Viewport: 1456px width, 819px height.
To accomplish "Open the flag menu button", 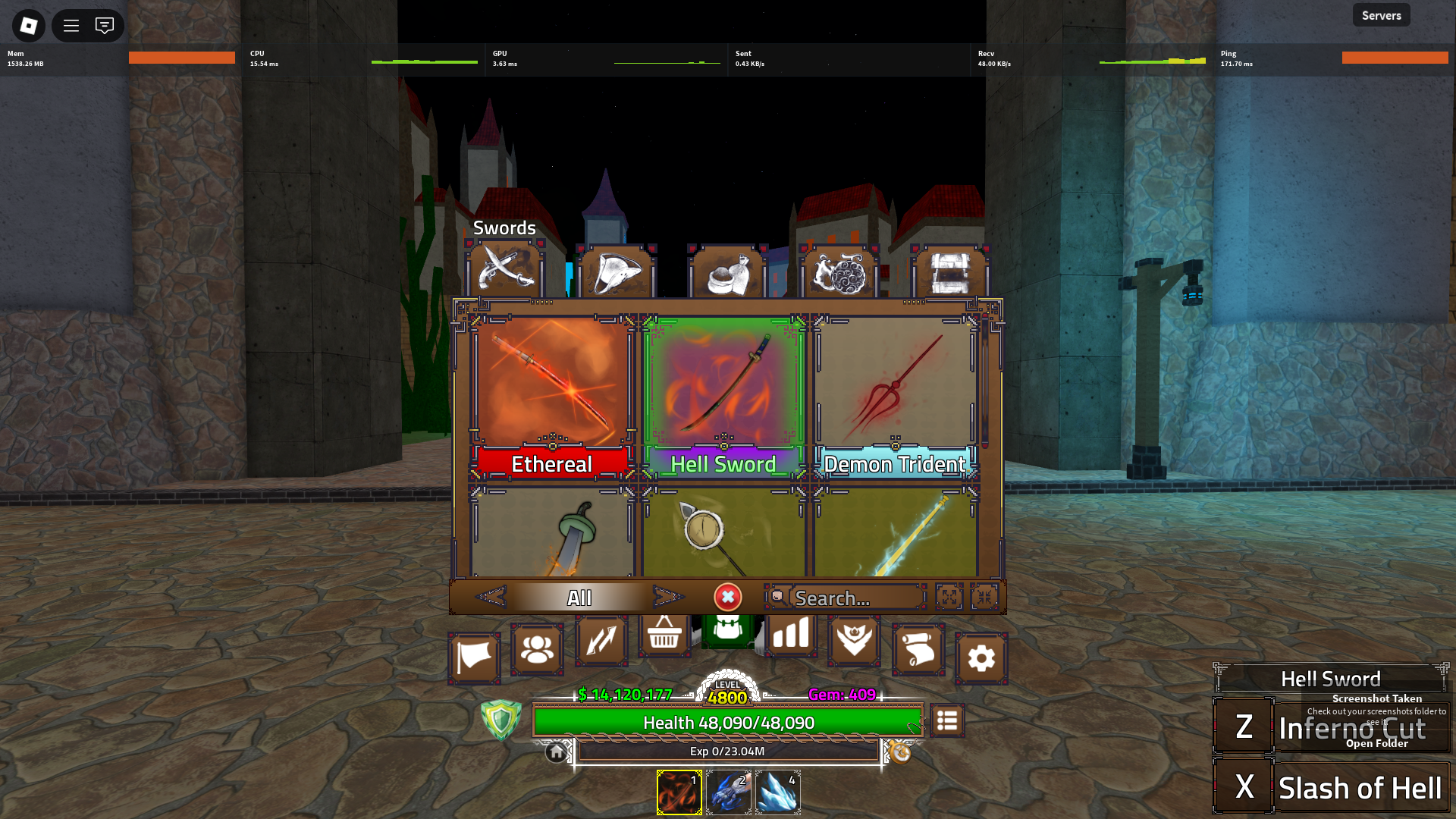I will pos(474,657).
